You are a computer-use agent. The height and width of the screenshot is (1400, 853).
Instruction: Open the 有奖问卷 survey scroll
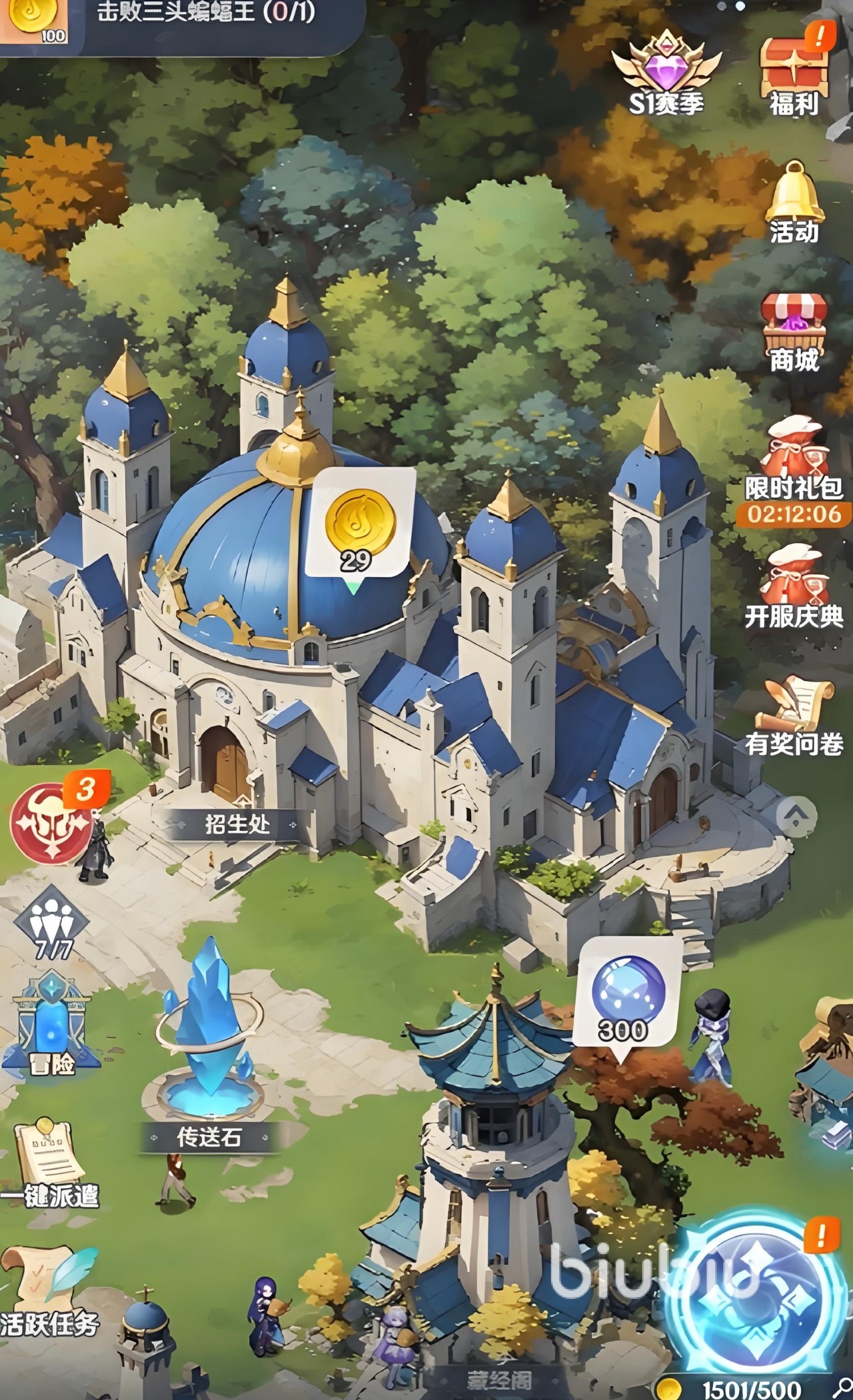click(794, 716)
